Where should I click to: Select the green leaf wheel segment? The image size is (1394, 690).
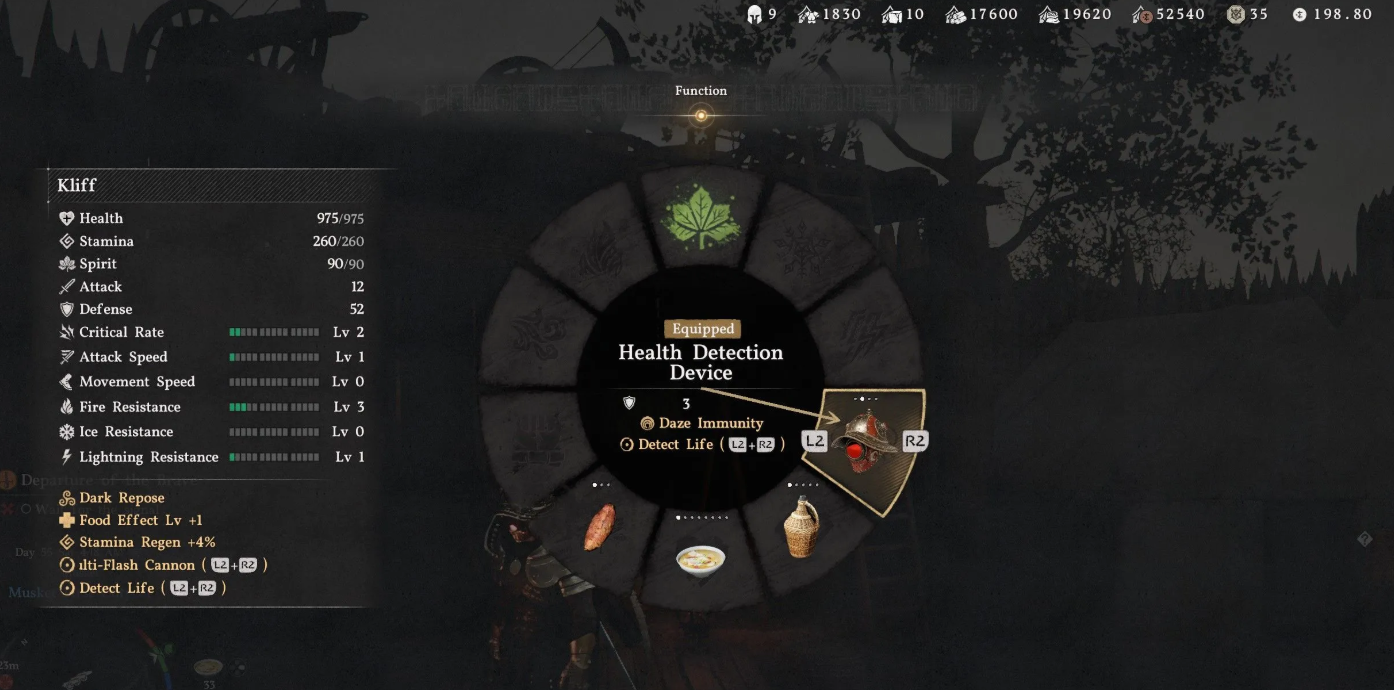pos(700,217)
